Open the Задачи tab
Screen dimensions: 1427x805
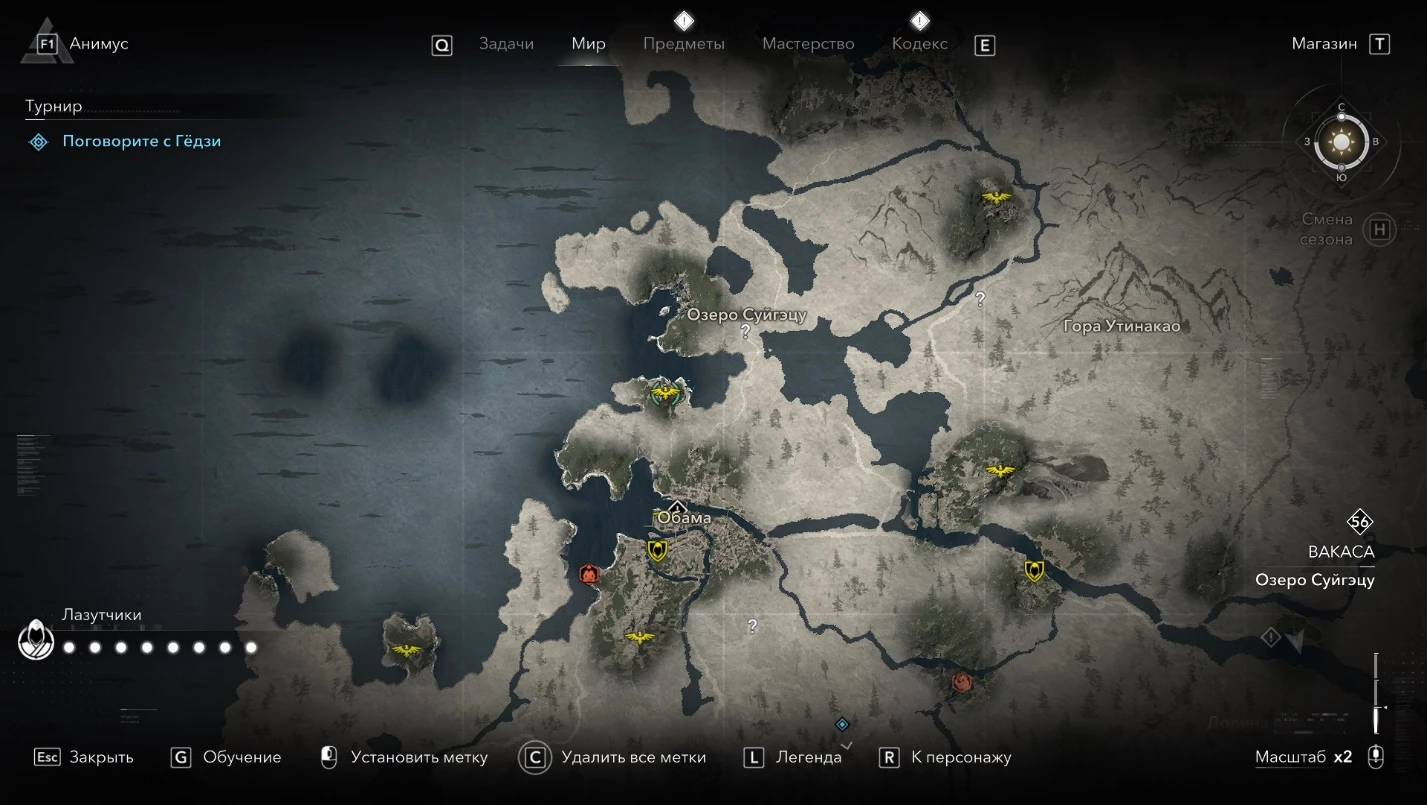click(506, 44)
